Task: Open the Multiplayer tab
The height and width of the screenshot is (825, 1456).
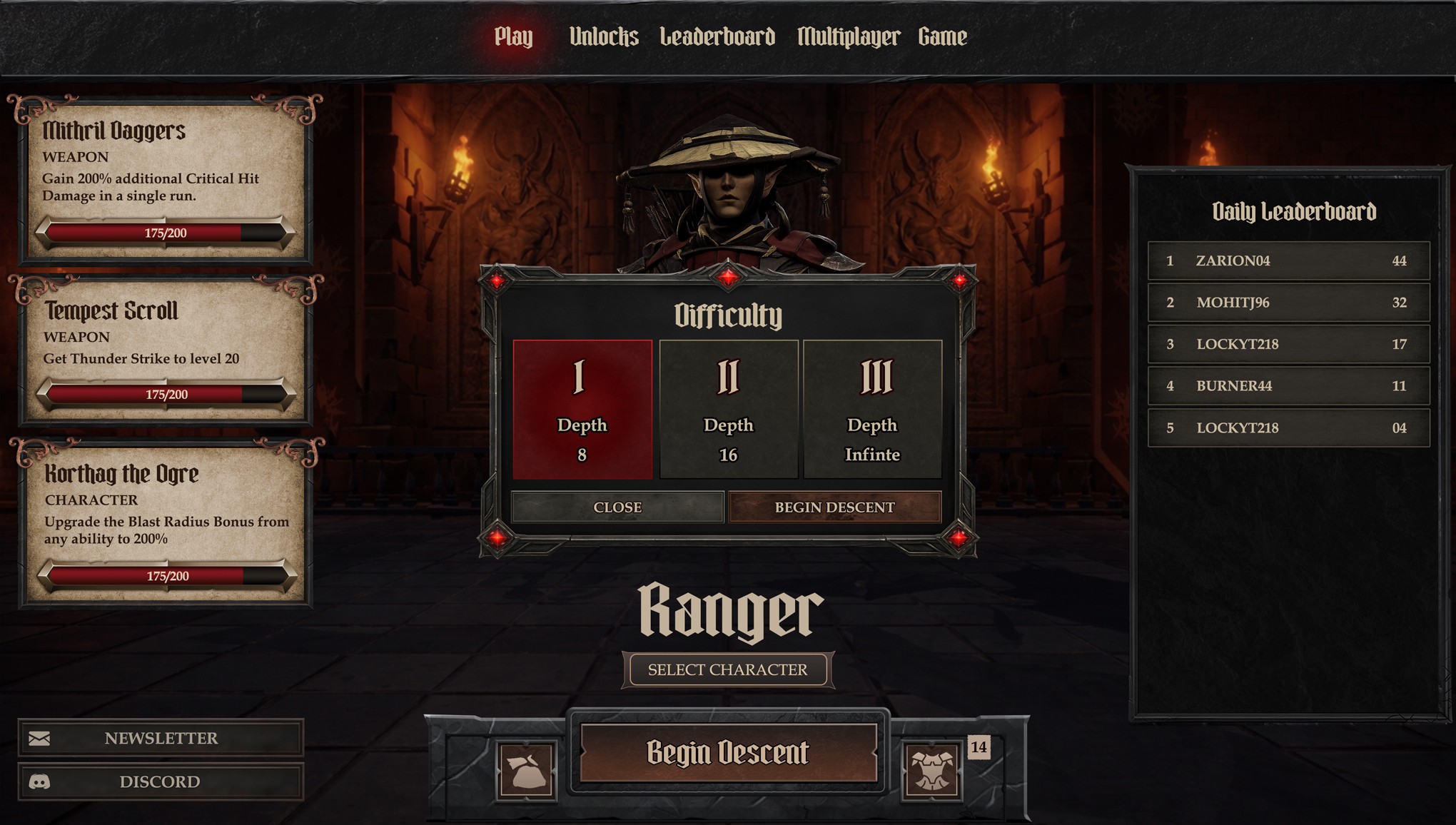Action: tap(848, 37)
